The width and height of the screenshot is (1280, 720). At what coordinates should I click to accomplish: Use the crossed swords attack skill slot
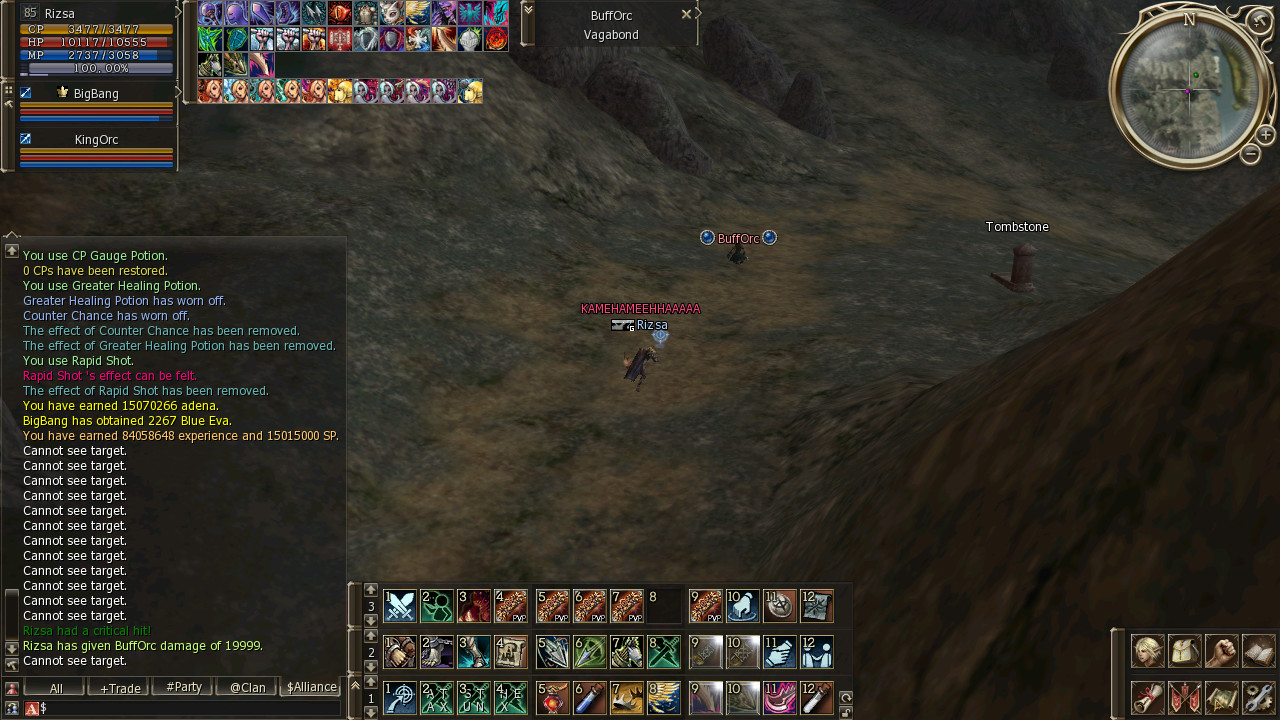click(x=400, y=606)
